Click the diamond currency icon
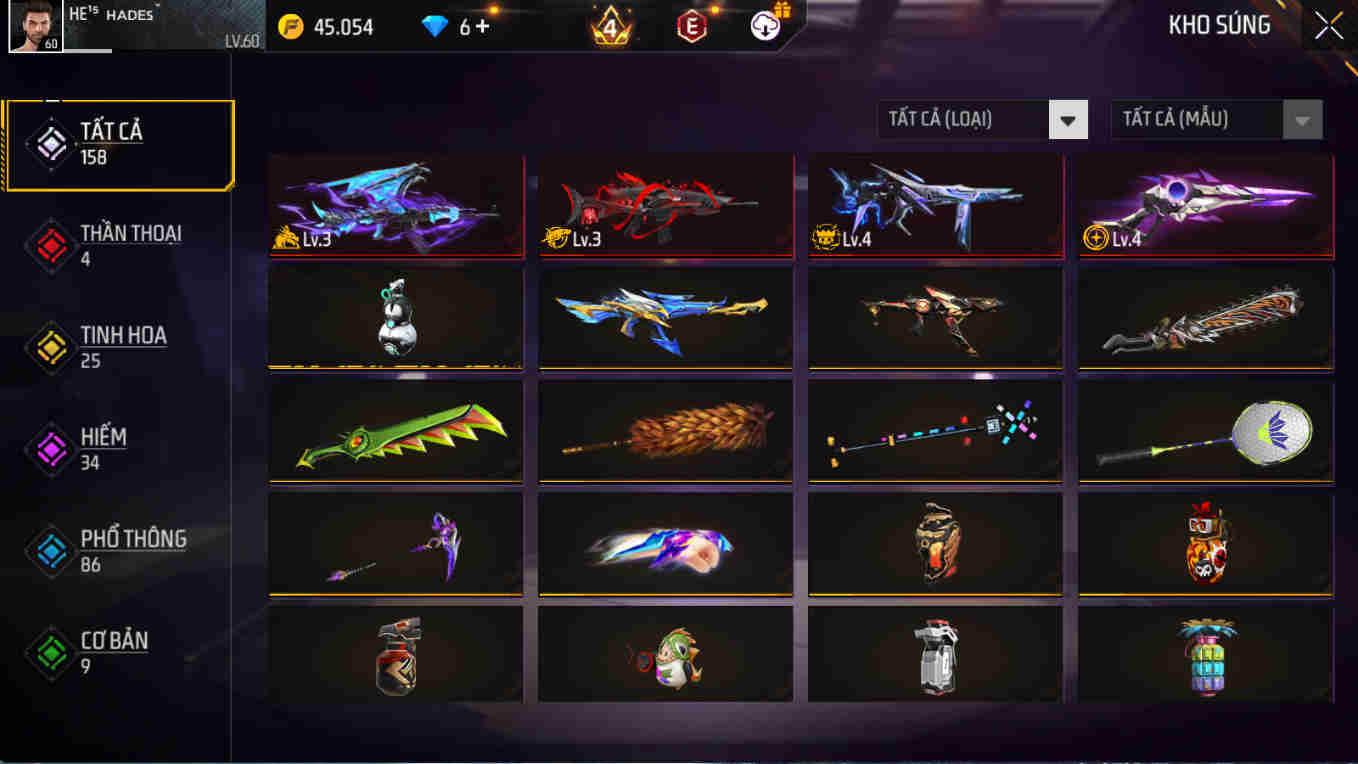The image size is (1358, 764). point(435,27)
